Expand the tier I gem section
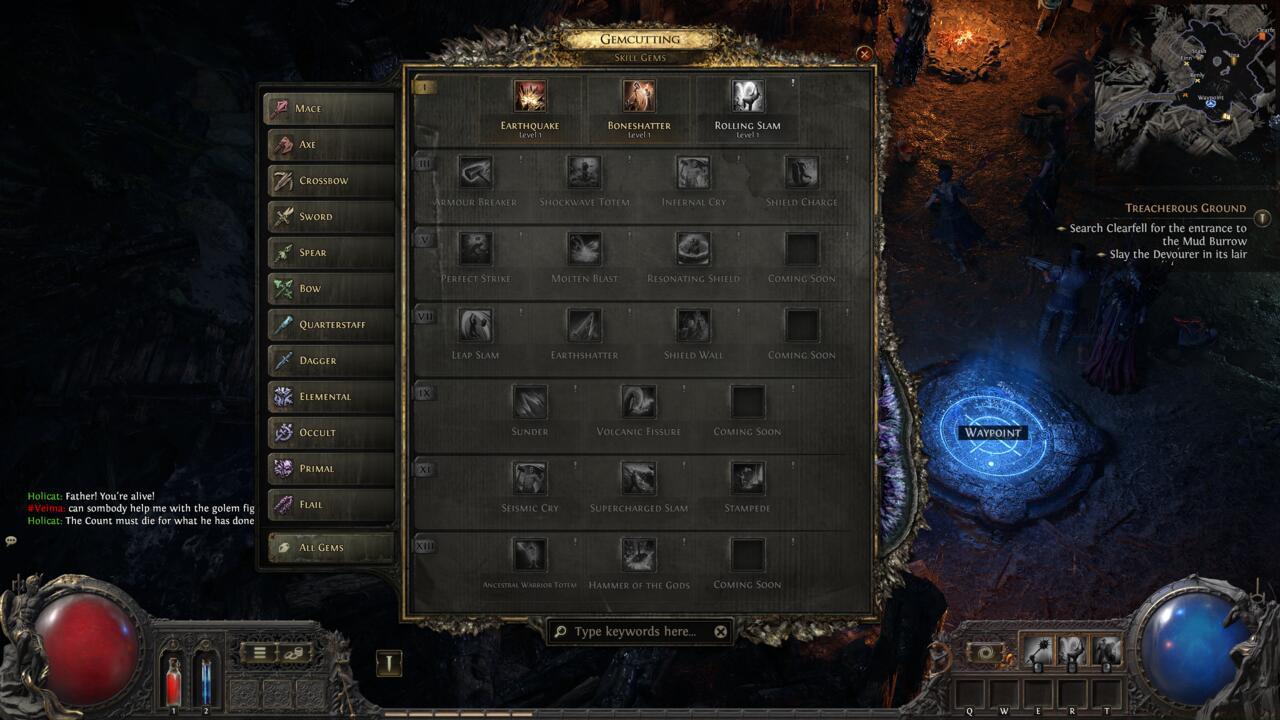The width and height of the screenshot is (1280, 720). (x=424, y=87)
